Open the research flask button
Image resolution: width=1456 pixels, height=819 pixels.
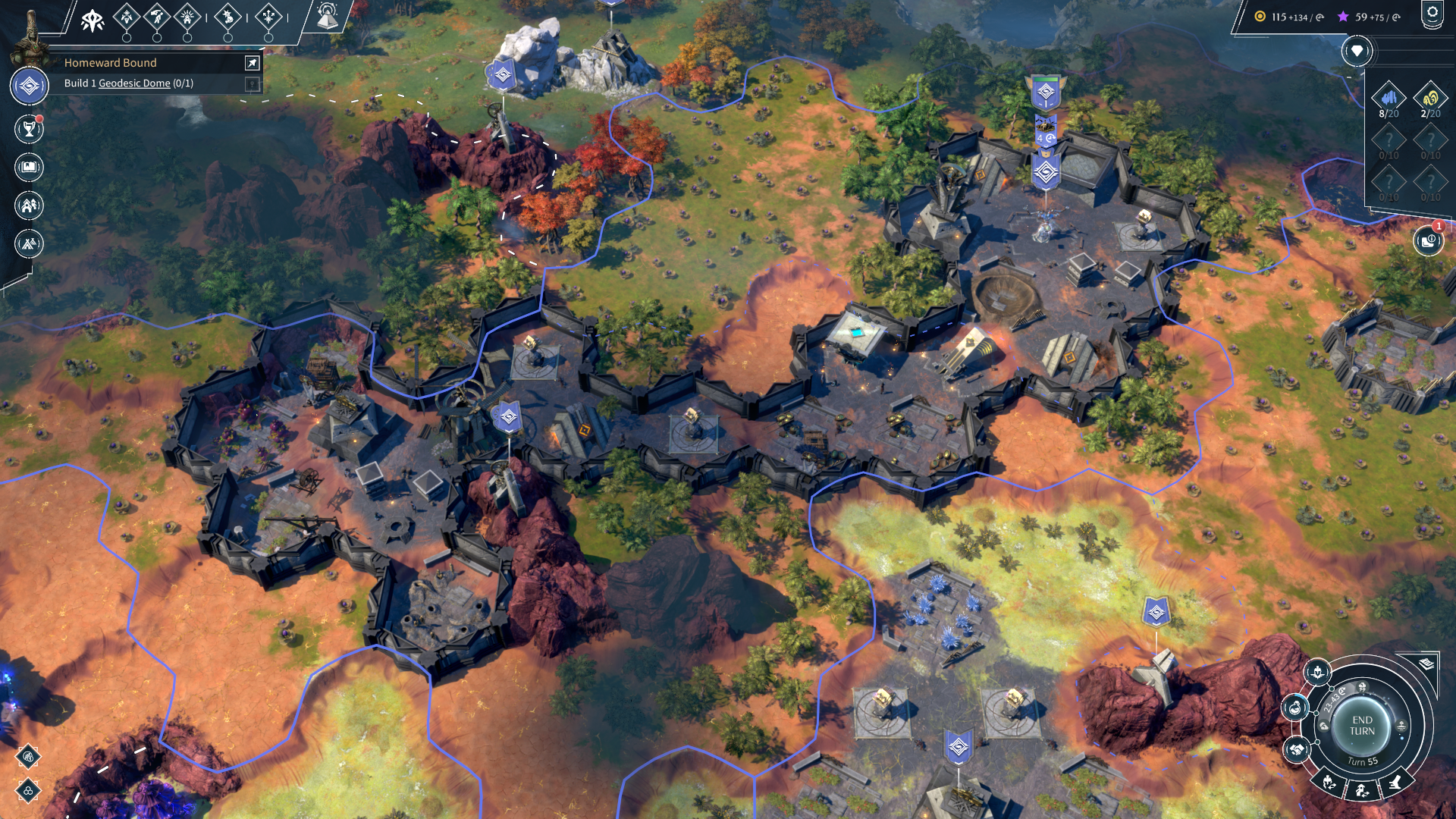1294,709
